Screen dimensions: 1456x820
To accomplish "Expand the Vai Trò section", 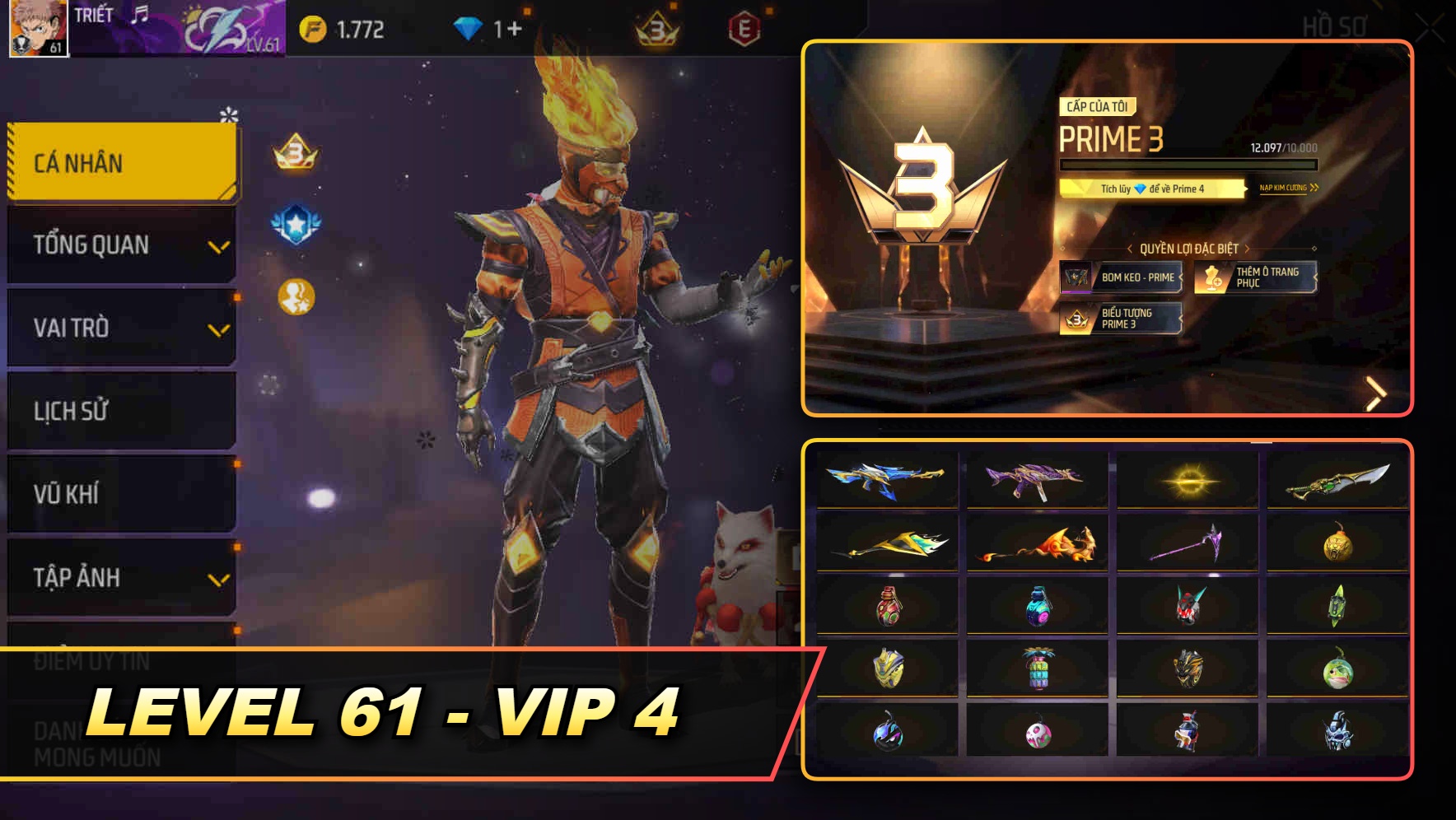I will tap(121, 328).
